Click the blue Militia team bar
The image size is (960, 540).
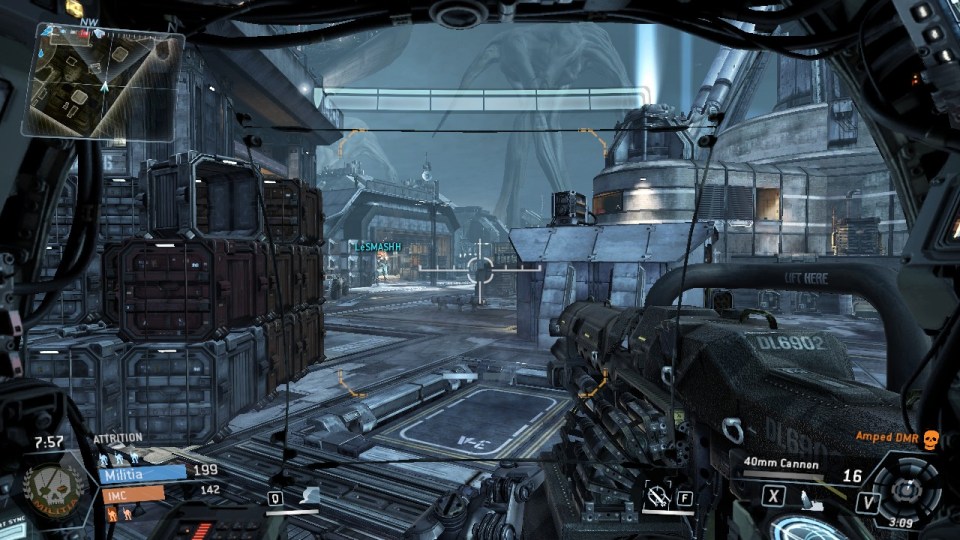click(143, 473)
